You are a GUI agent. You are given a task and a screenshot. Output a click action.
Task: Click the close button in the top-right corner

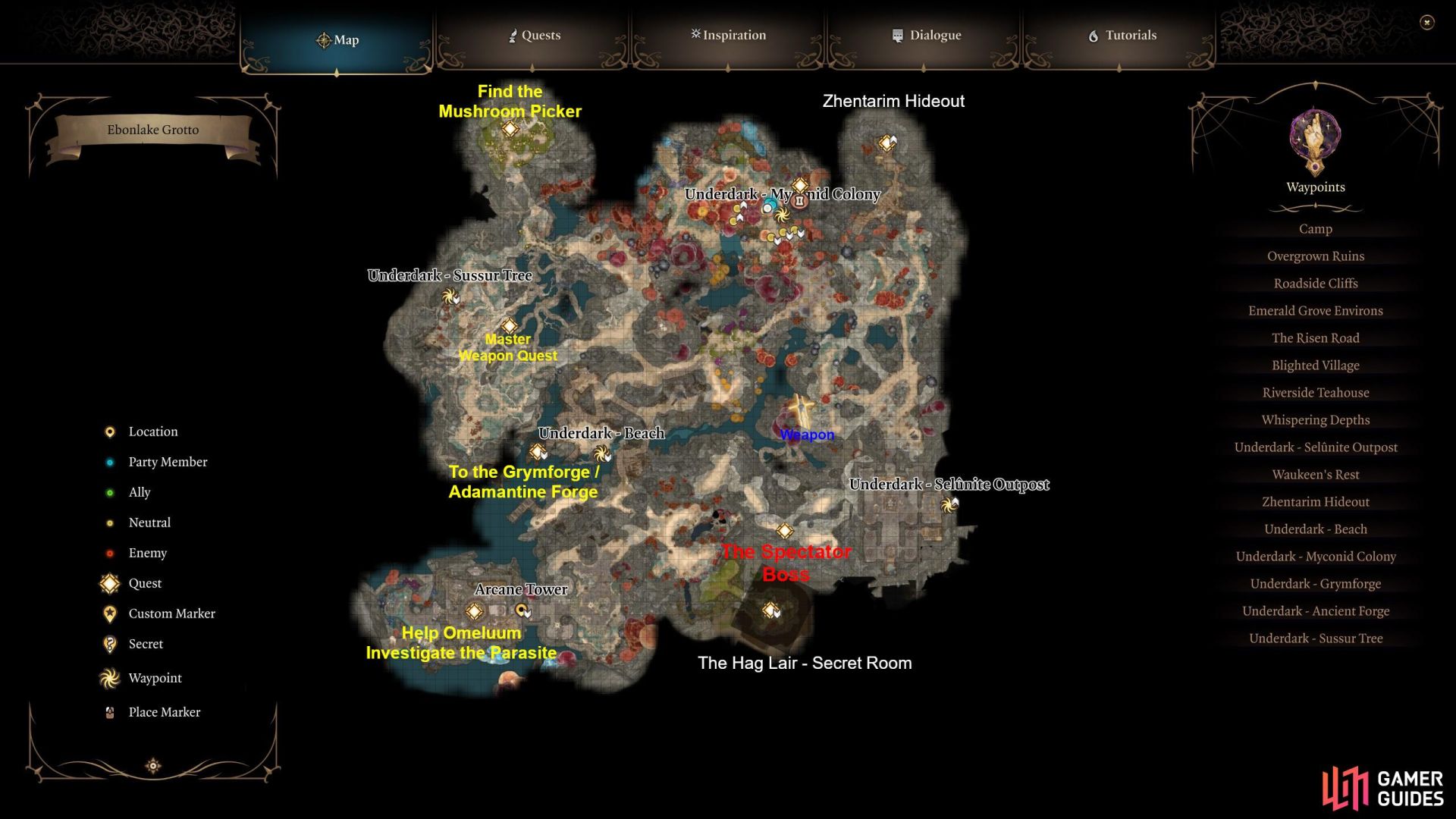click(x=1429, y=24)
